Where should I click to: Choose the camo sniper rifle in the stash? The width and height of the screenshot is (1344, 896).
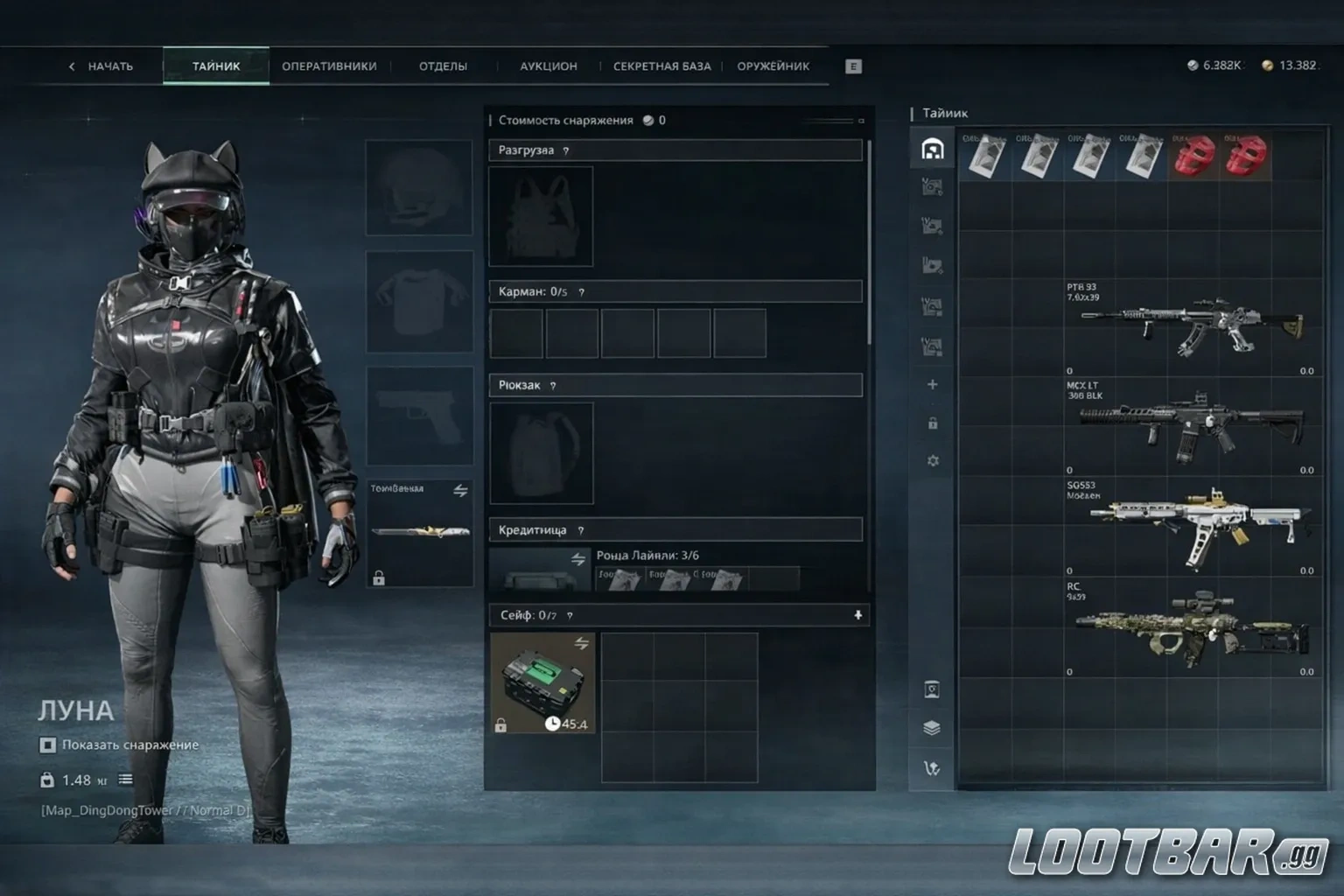1190,627
